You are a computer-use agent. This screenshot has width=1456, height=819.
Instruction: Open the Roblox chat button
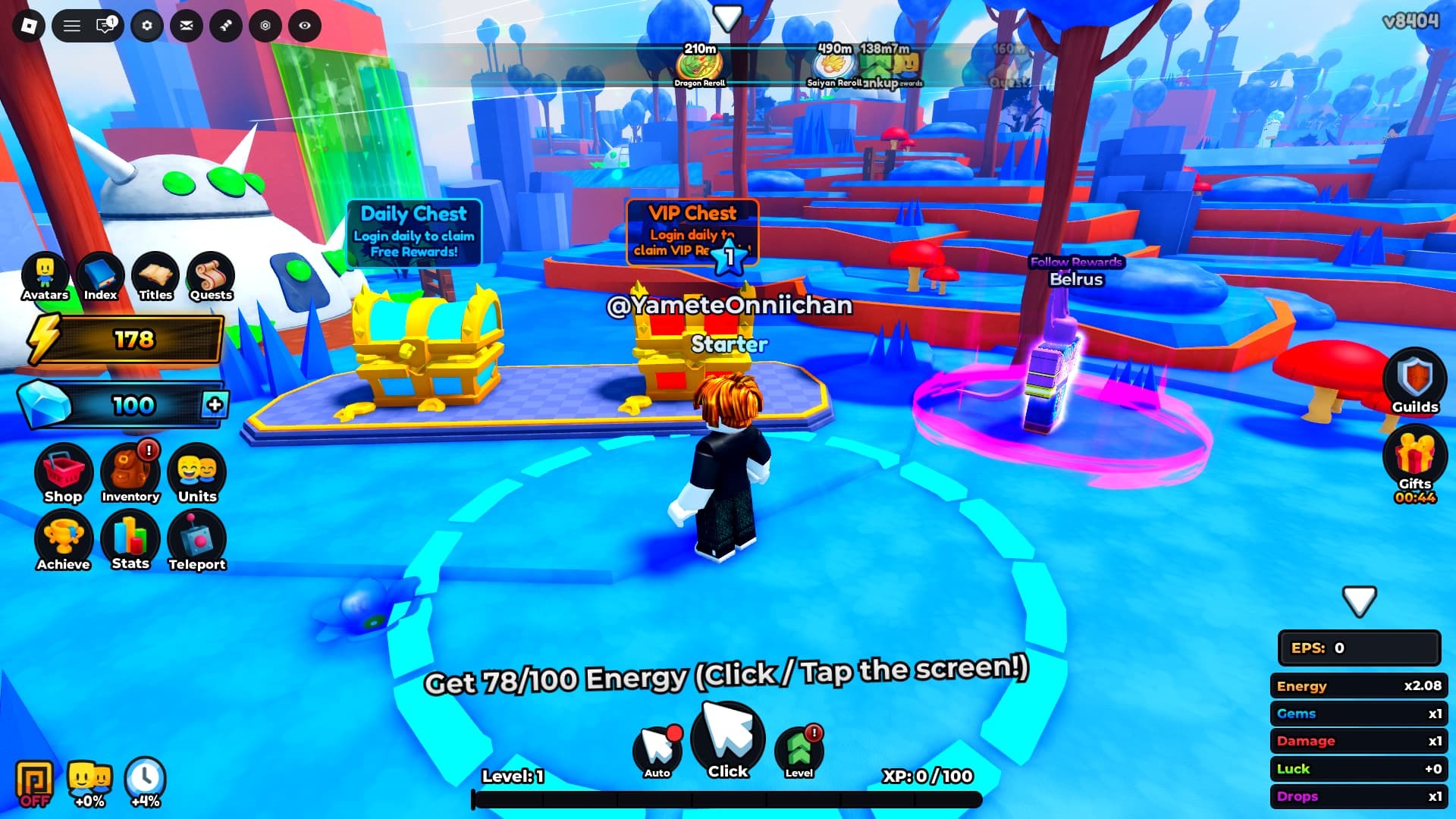pyautogui.click(x=105, y=26)
